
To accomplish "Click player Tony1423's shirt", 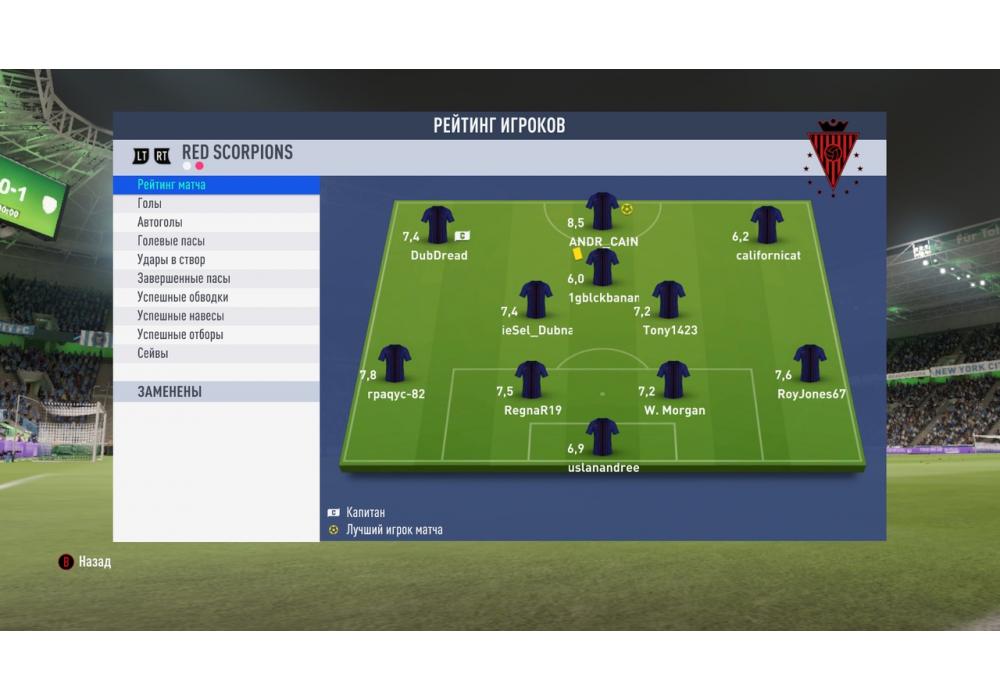I will (668, 300).
